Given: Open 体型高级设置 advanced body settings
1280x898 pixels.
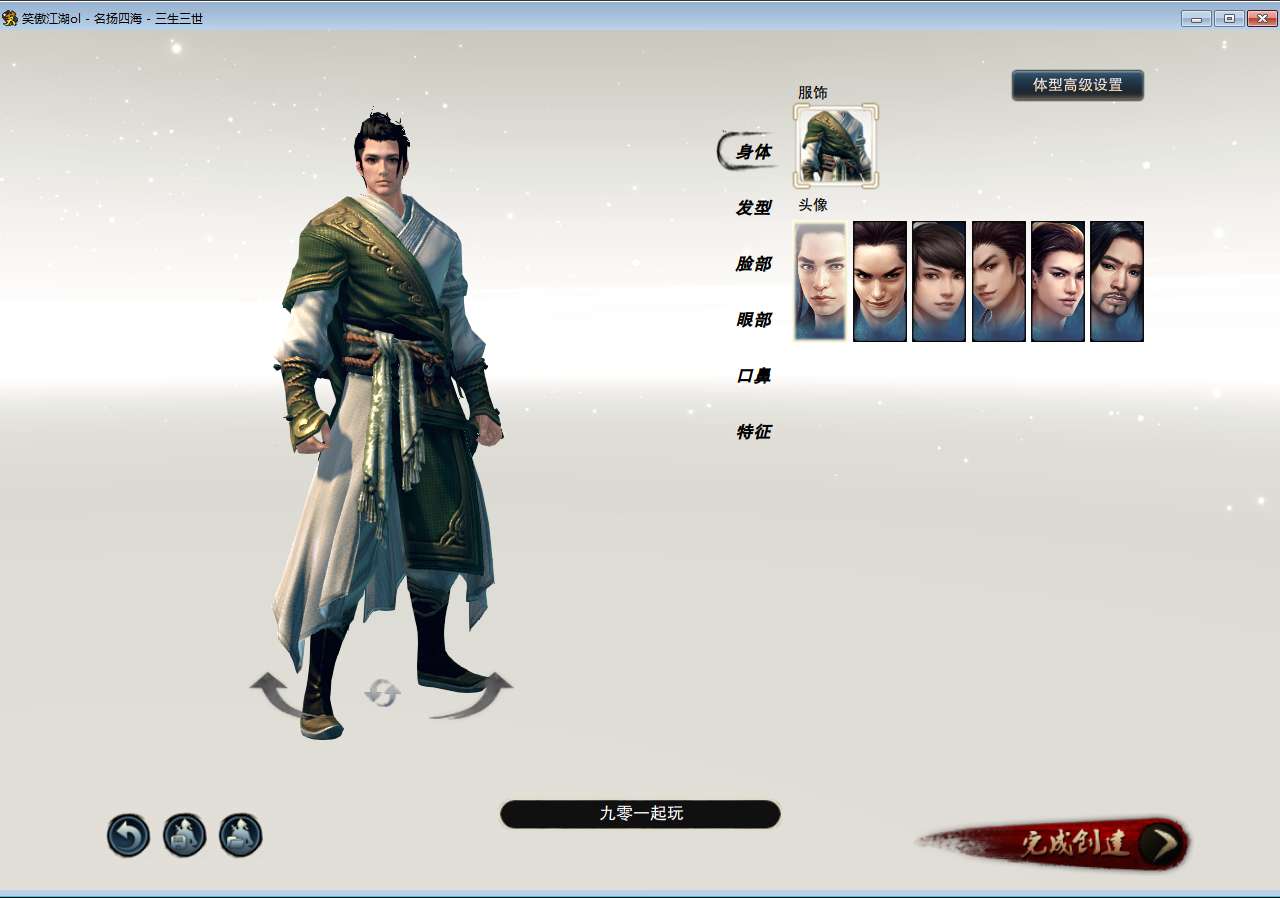Looking at the screenshot, I should pyautogui.click(x=1077, y=85).
